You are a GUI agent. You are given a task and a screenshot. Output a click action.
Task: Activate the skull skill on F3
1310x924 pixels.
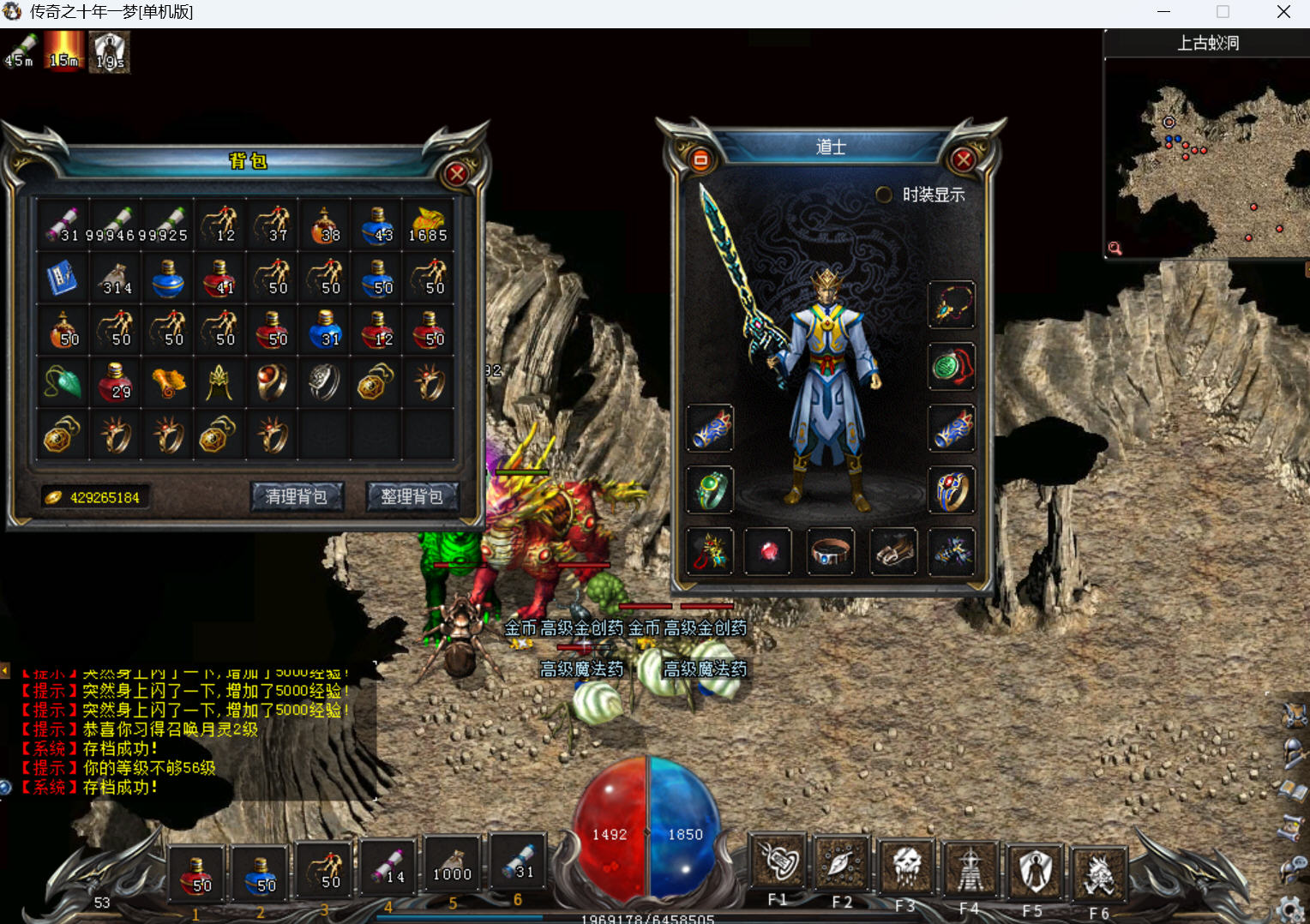pos(906,867)
